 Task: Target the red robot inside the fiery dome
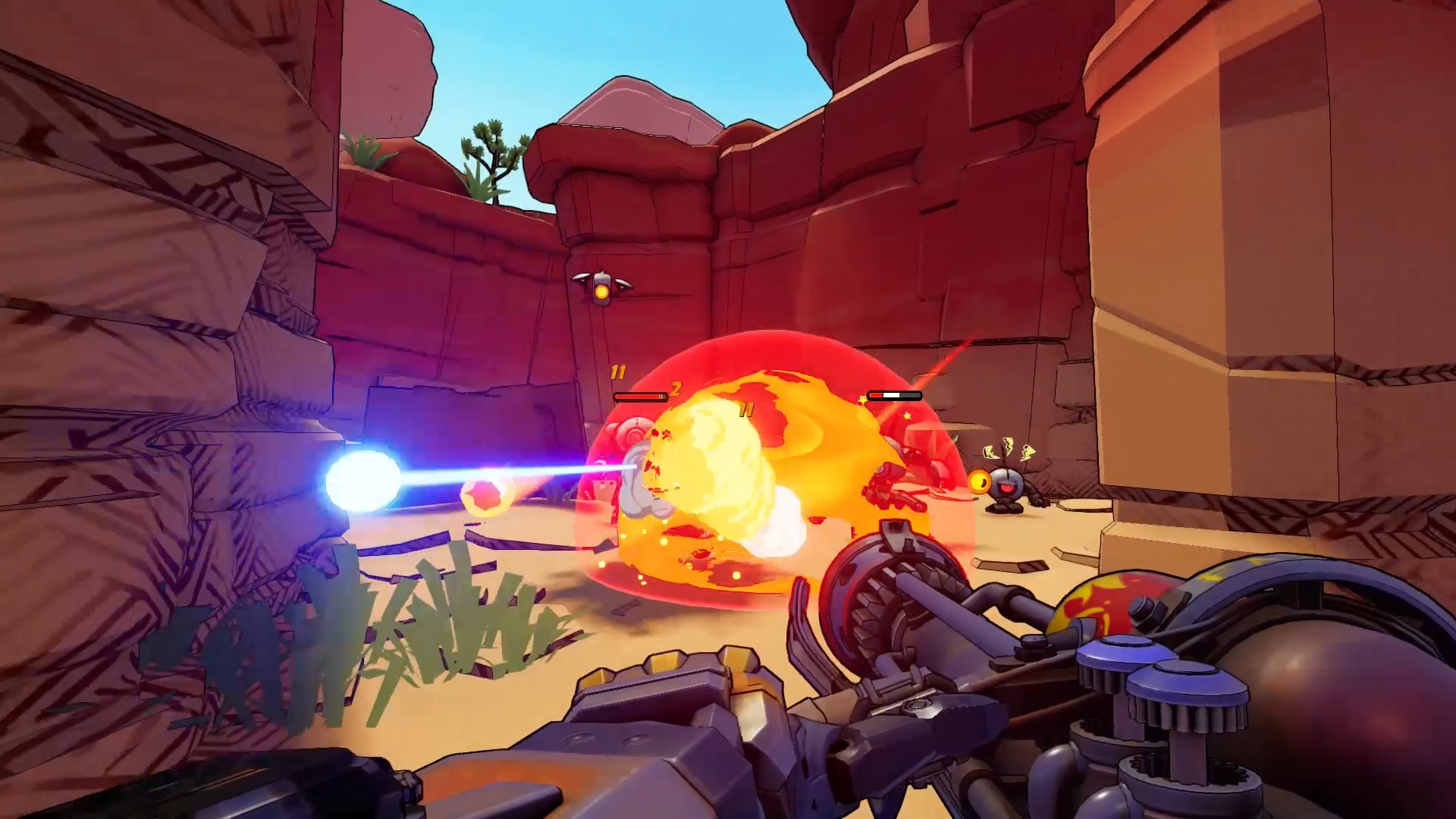click(887, 485)
